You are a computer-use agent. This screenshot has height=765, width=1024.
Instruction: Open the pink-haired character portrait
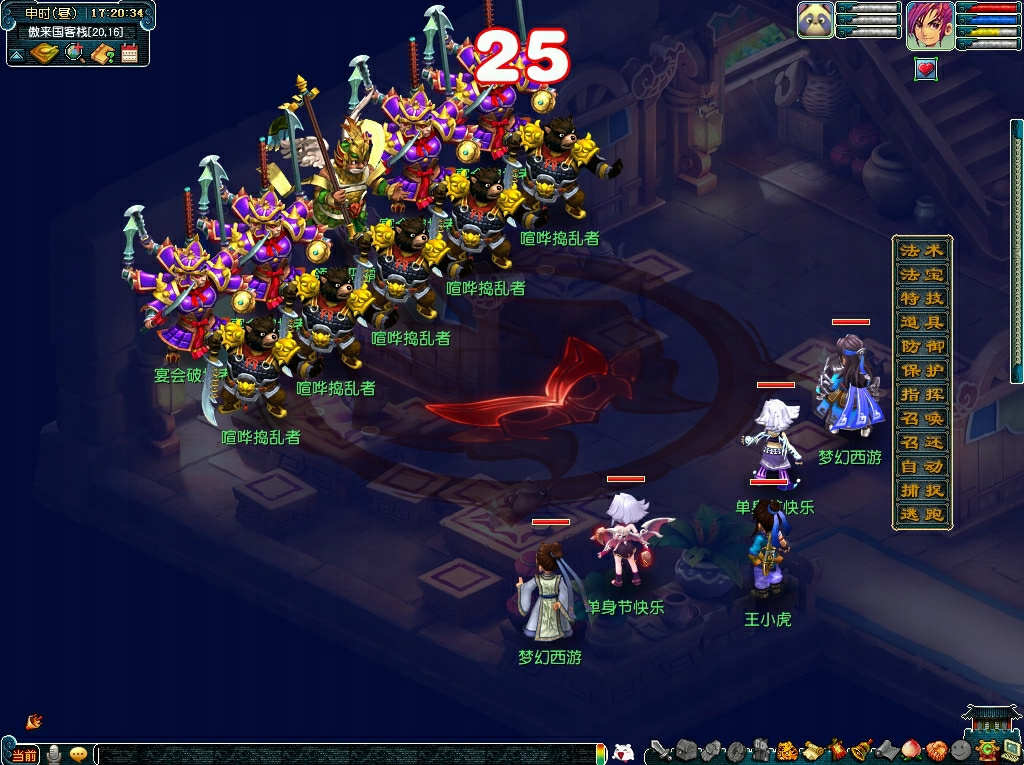[930, 25]
